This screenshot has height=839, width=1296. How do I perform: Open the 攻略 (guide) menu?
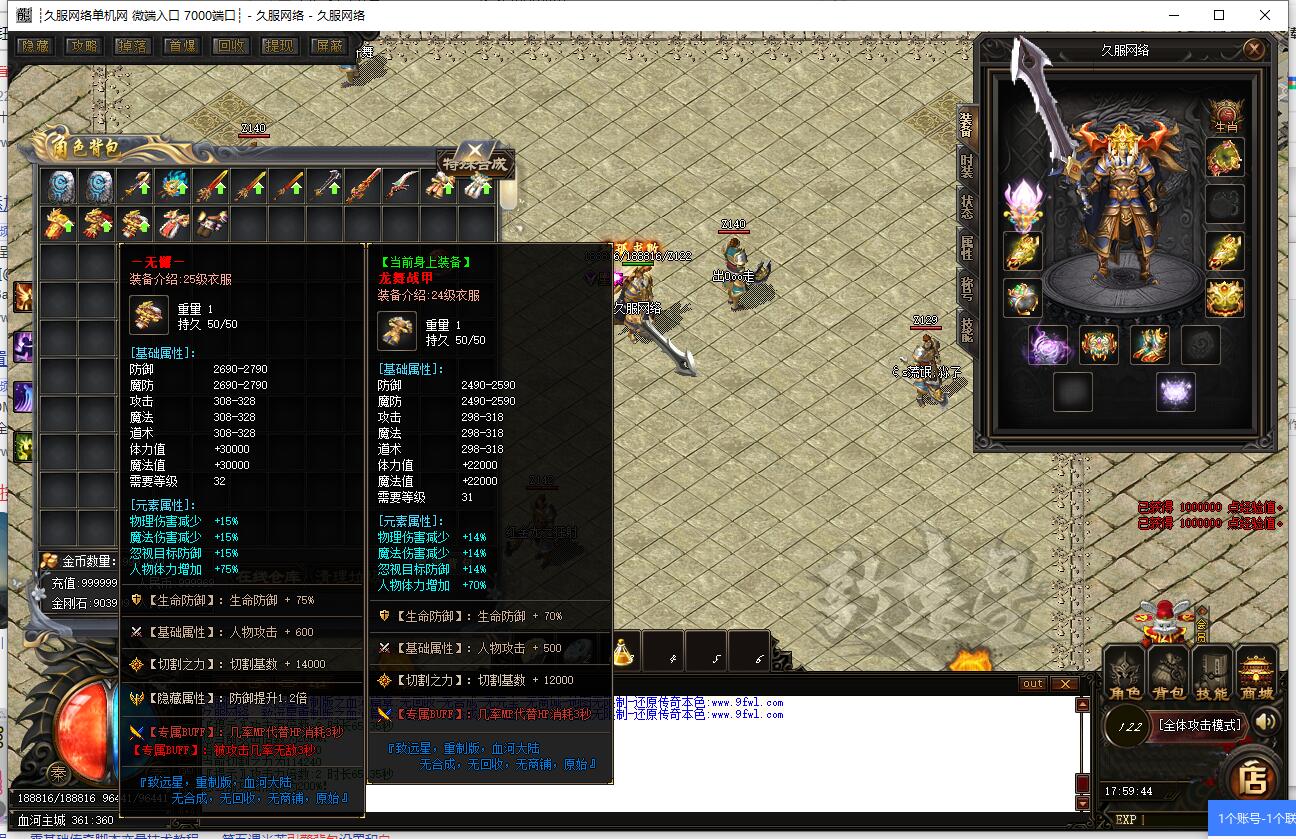point(84,46)
